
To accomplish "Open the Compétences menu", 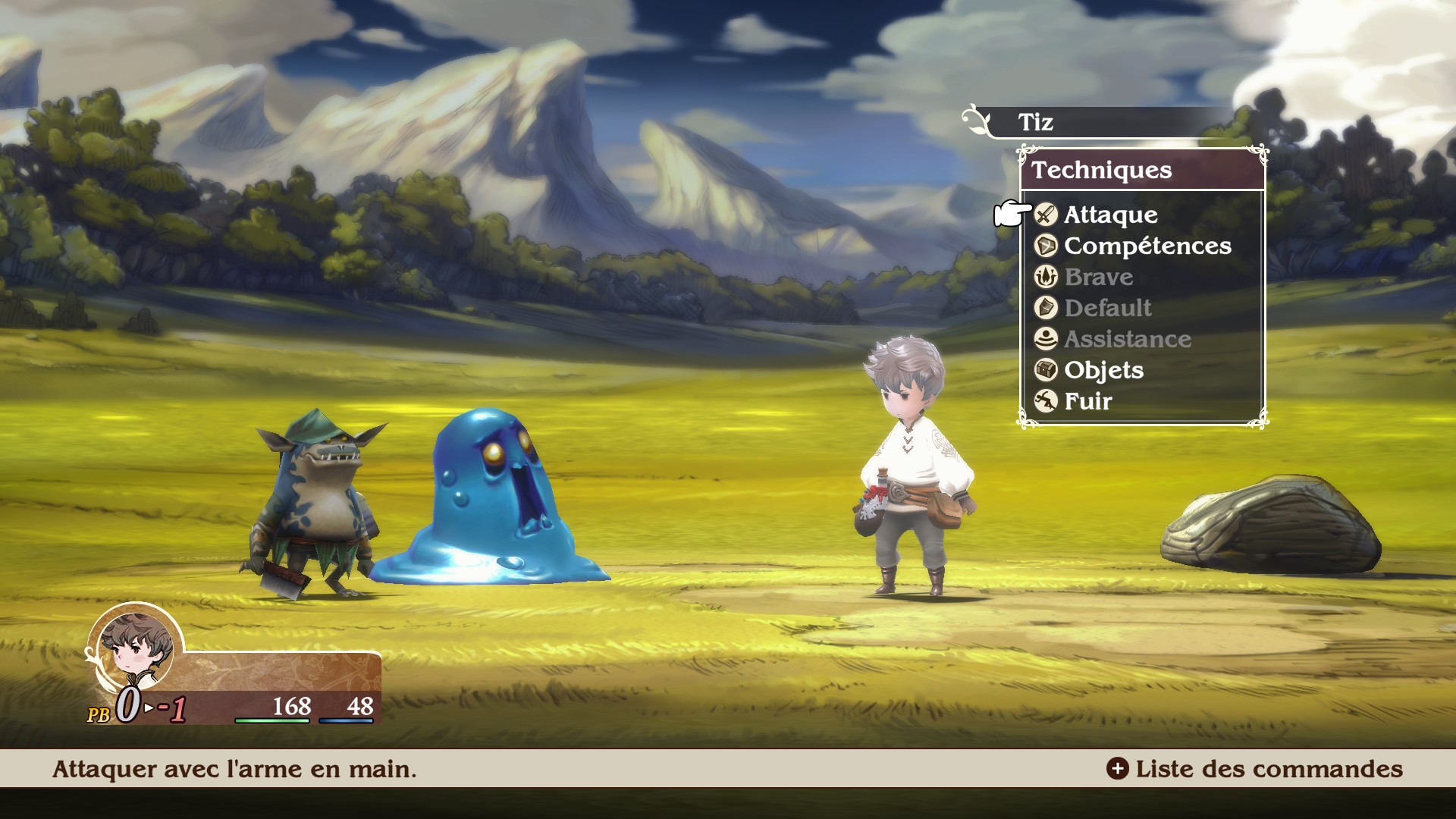I will tap(1147, 246).
